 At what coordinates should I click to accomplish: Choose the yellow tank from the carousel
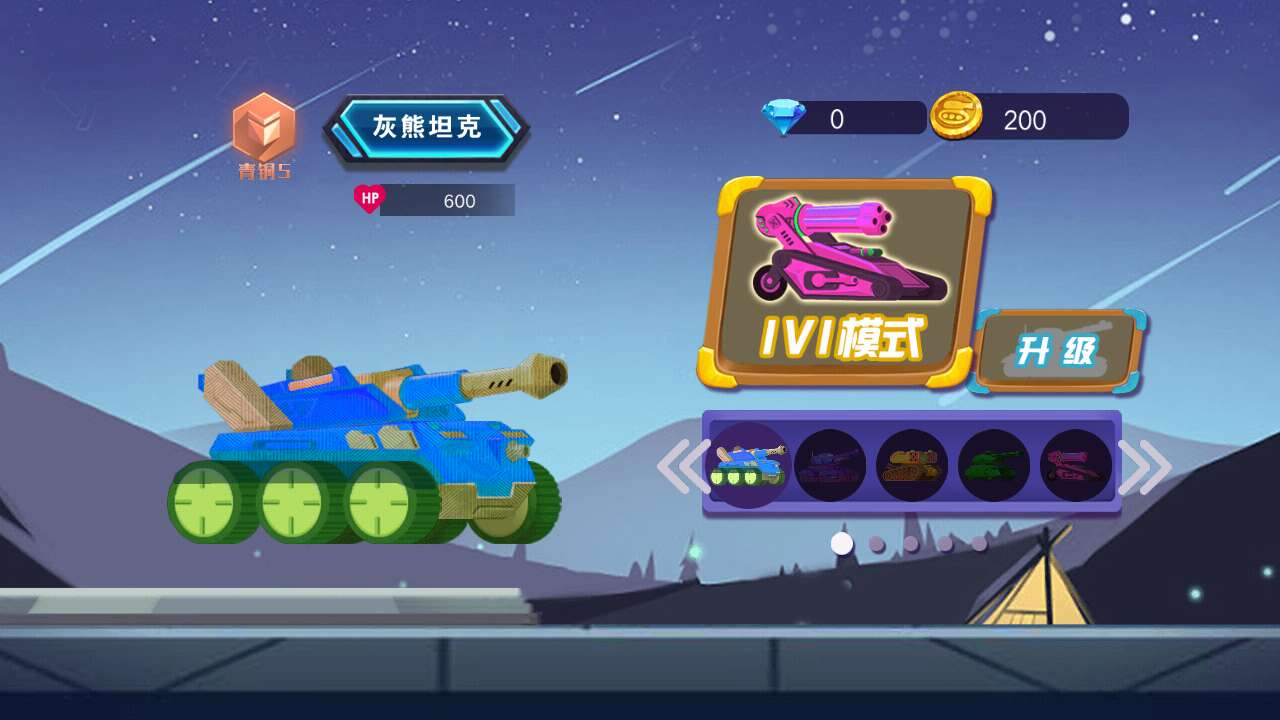(911, 465)
